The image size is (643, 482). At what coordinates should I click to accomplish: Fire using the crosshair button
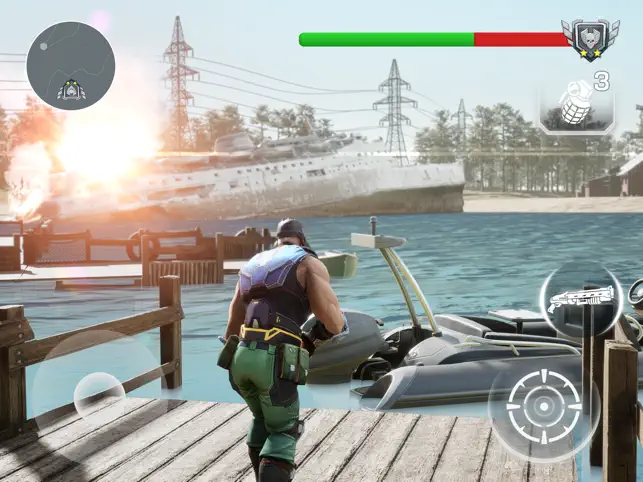544,408
